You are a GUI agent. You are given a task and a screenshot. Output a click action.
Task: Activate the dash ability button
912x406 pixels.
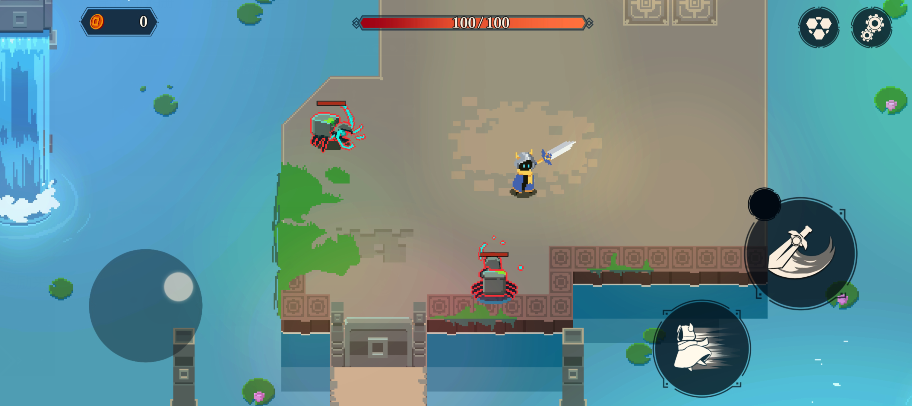pos(702,348)
